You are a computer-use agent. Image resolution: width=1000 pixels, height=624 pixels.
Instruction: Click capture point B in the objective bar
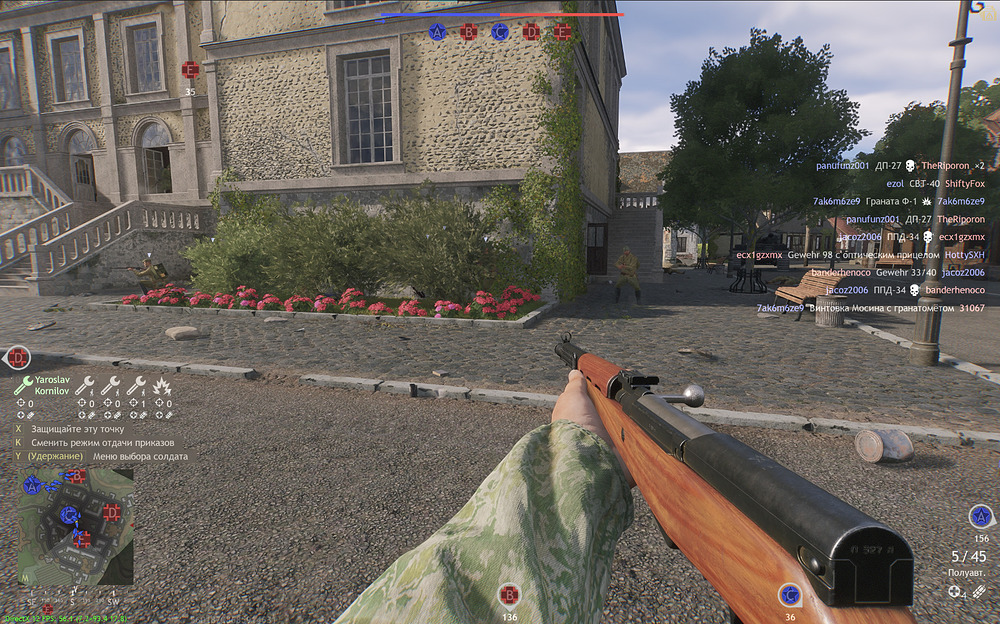click(468, 32)
